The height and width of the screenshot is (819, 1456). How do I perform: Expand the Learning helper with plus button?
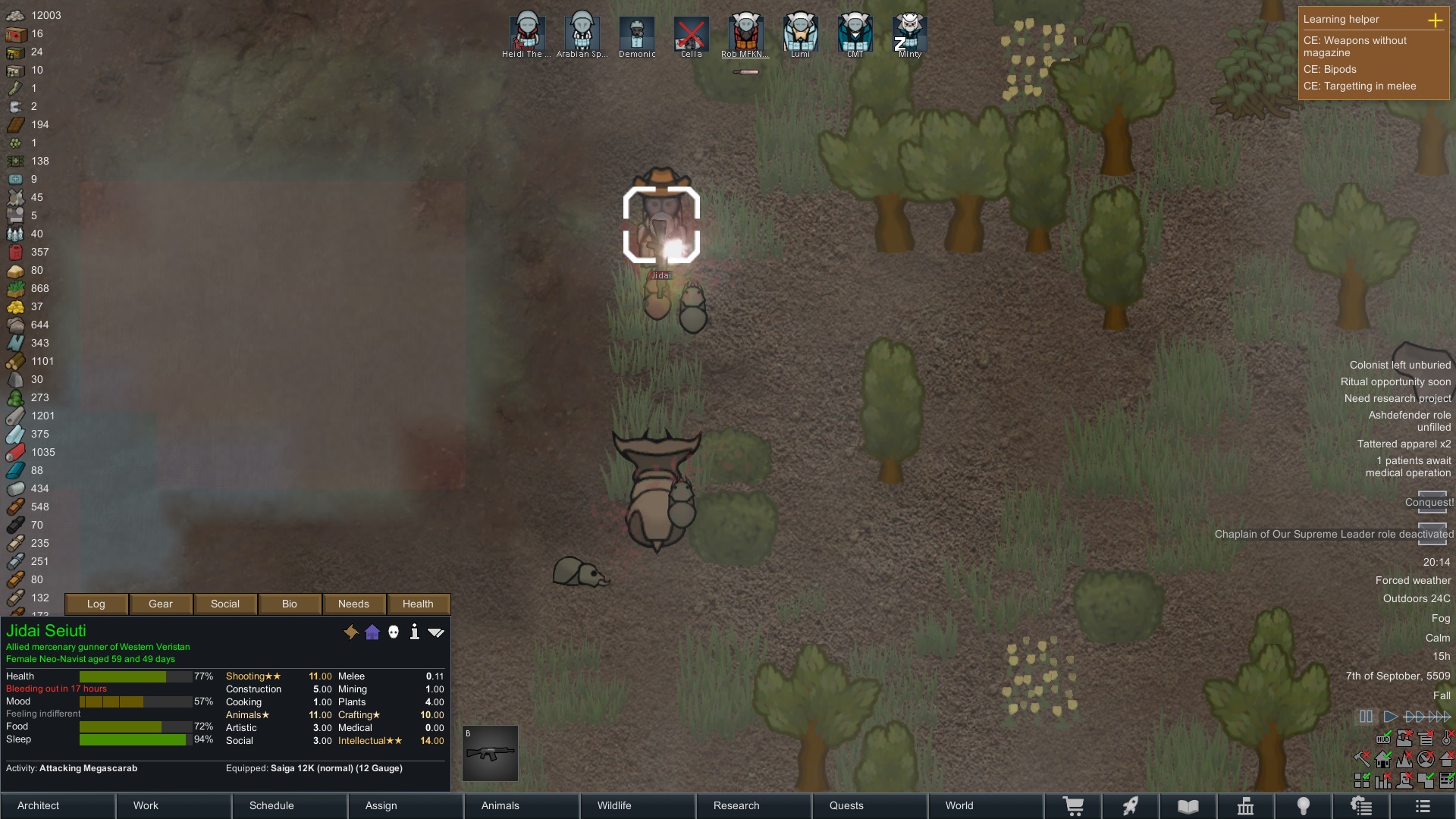[x=1435, y=20]
